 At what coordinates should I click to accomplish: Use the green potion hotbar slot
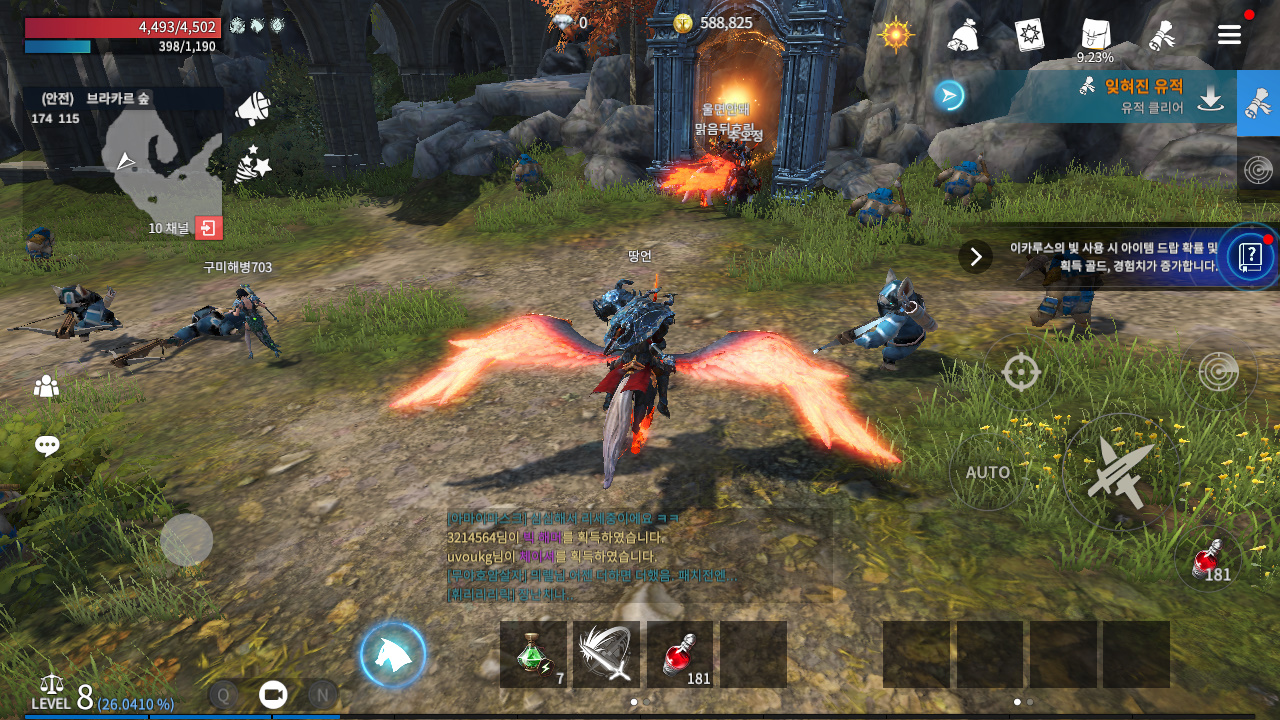[x=533, y=654]
